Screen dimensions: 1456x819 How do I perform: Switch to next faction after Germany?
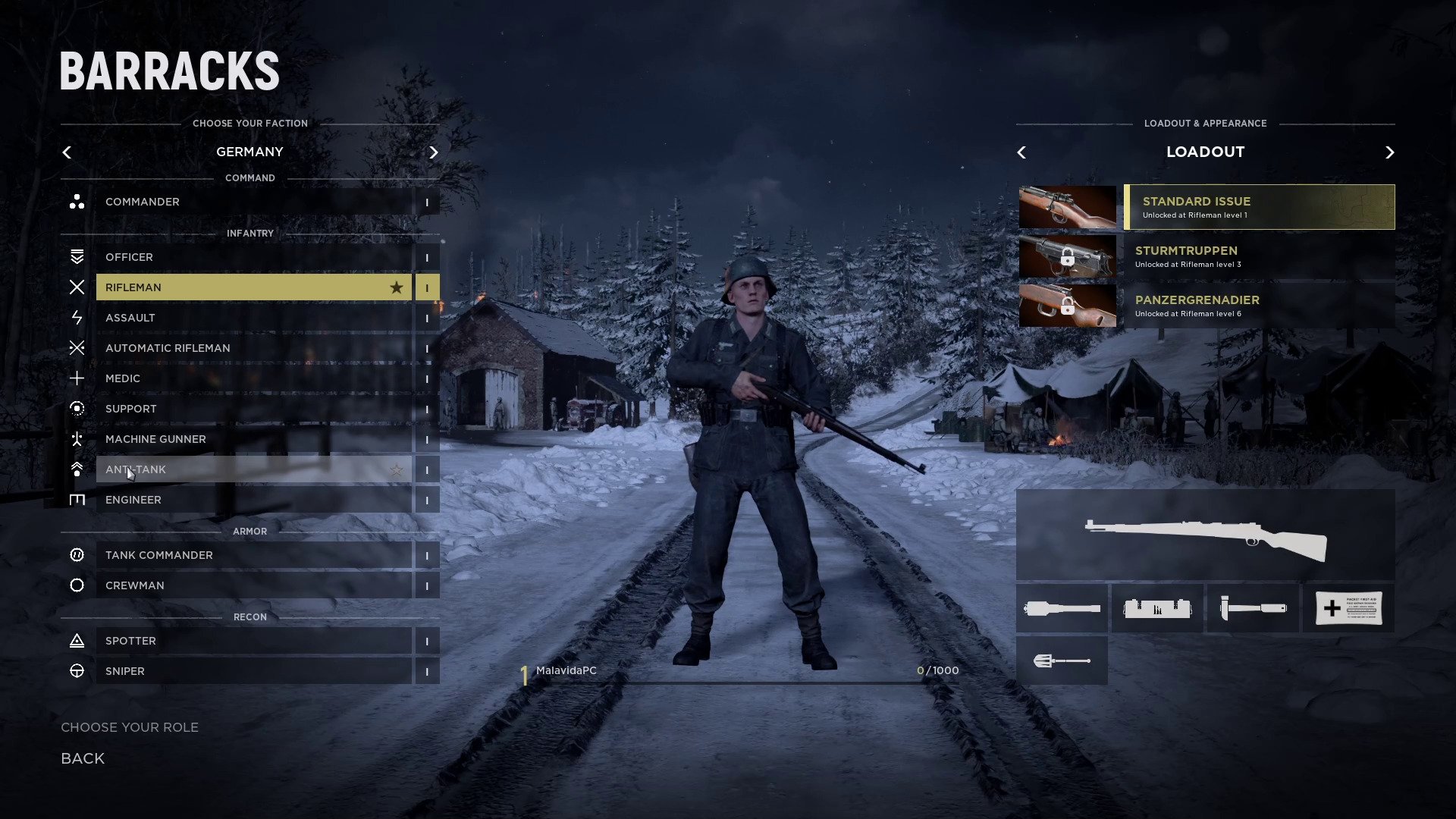pyautogui.click(x=434, y=152)
